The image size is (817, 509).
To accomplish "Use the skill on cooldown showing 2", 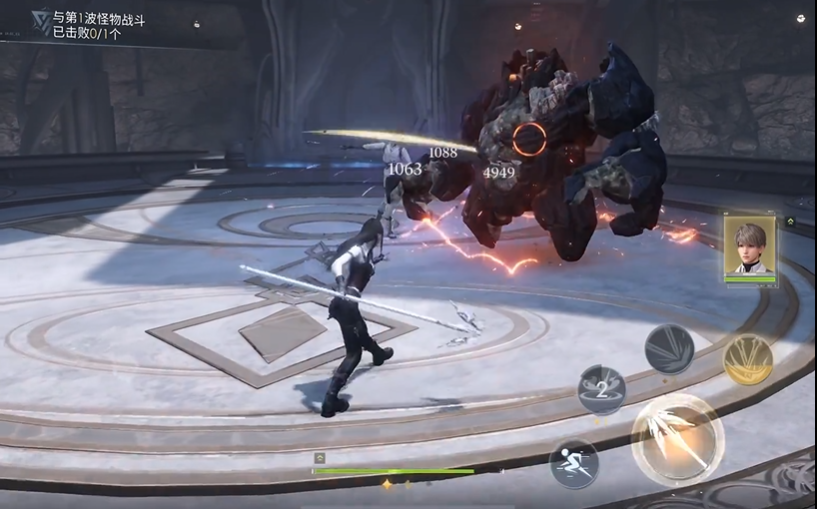I will [602, 389].
